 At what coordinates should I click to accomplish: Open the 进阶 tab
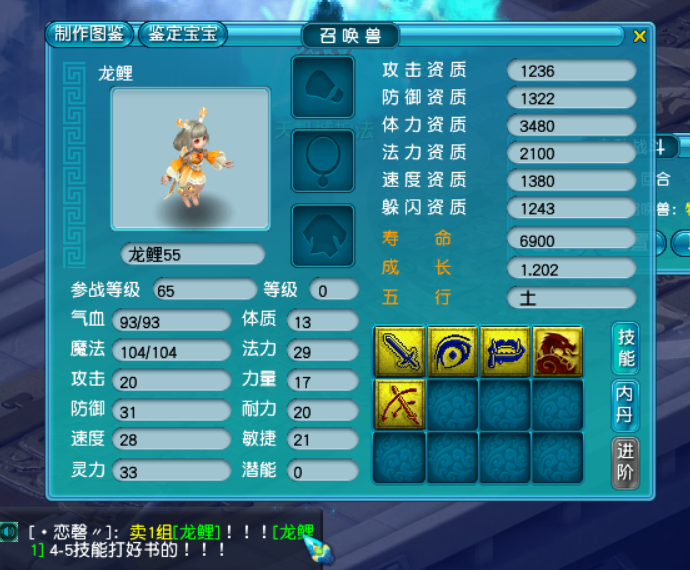625,463
